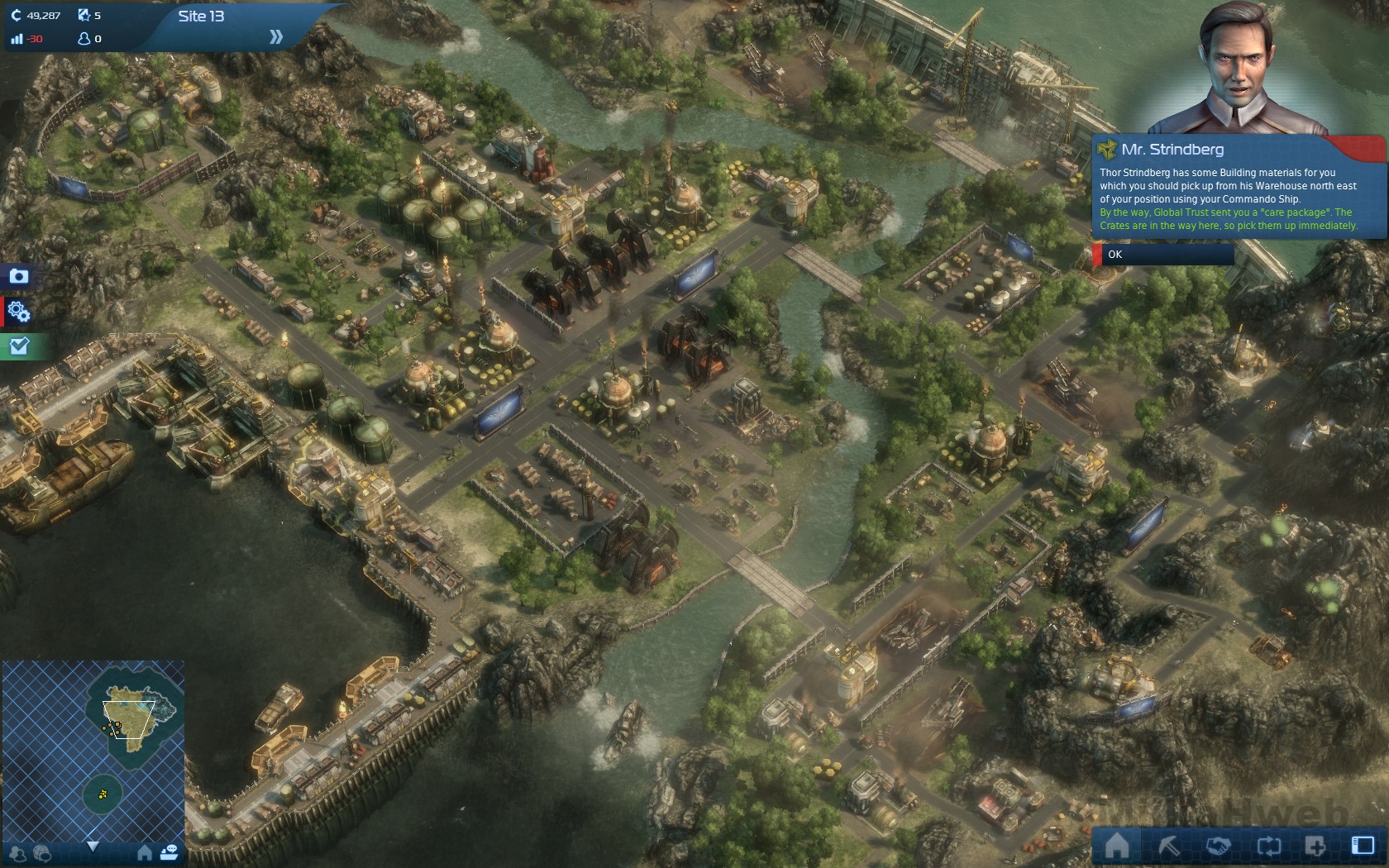Toggle the side panel window icon
This screenshot has width=1389, height=868.
(1362, 846)
